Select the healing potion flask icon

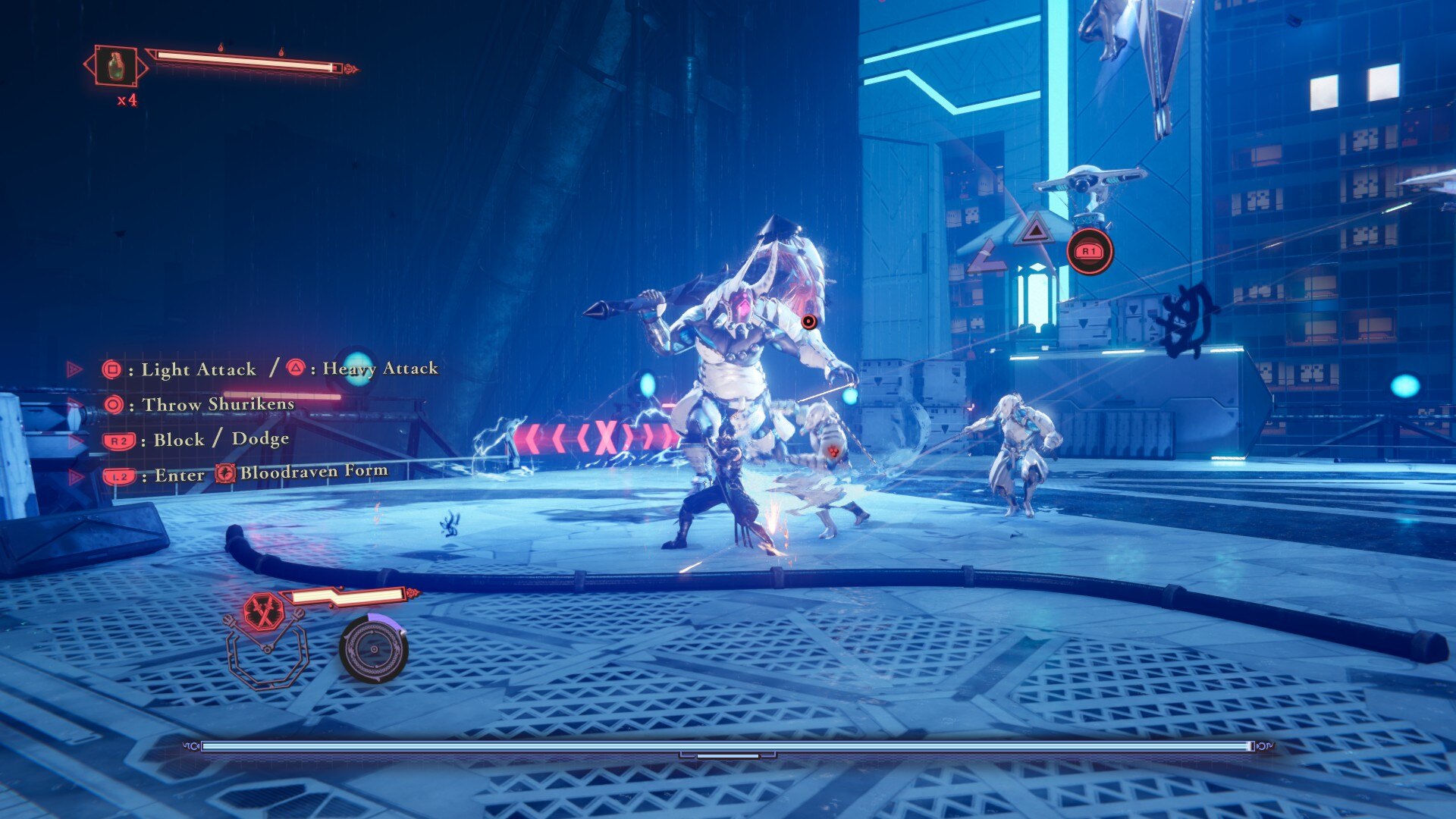click(x=115, y=66)
